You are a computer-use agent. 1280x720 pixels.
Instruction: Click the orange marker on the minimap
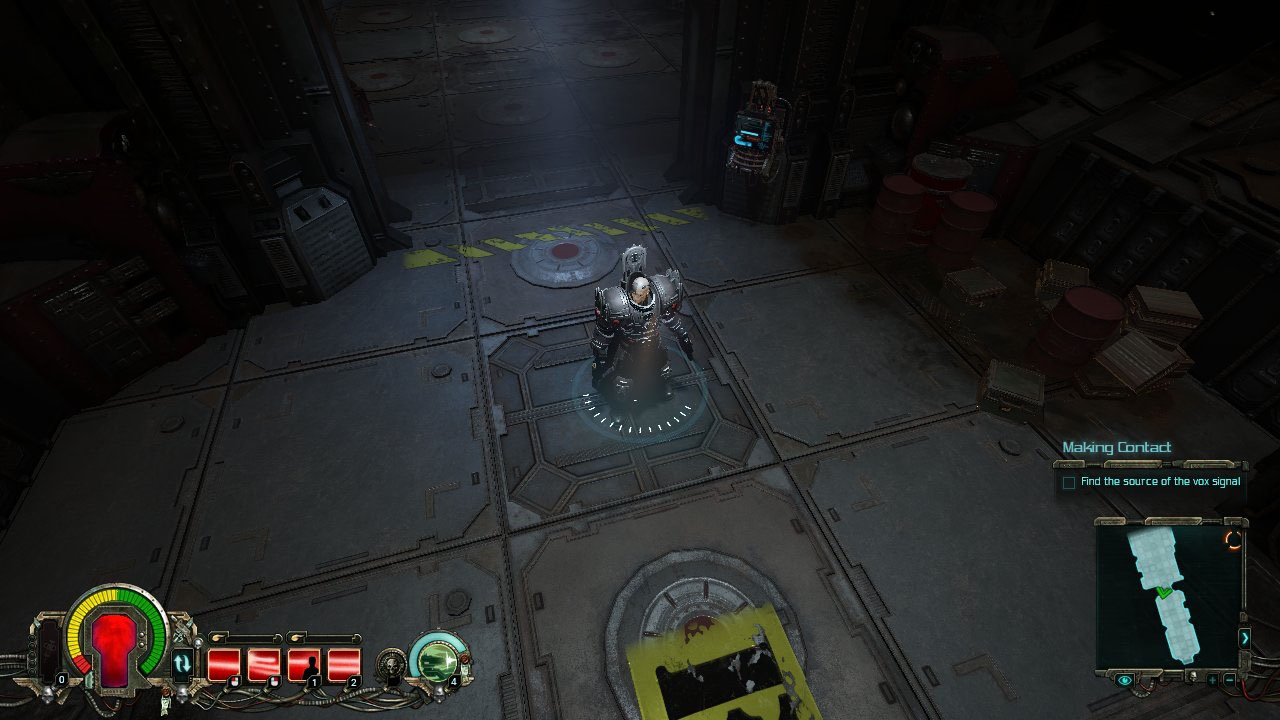1234,540
